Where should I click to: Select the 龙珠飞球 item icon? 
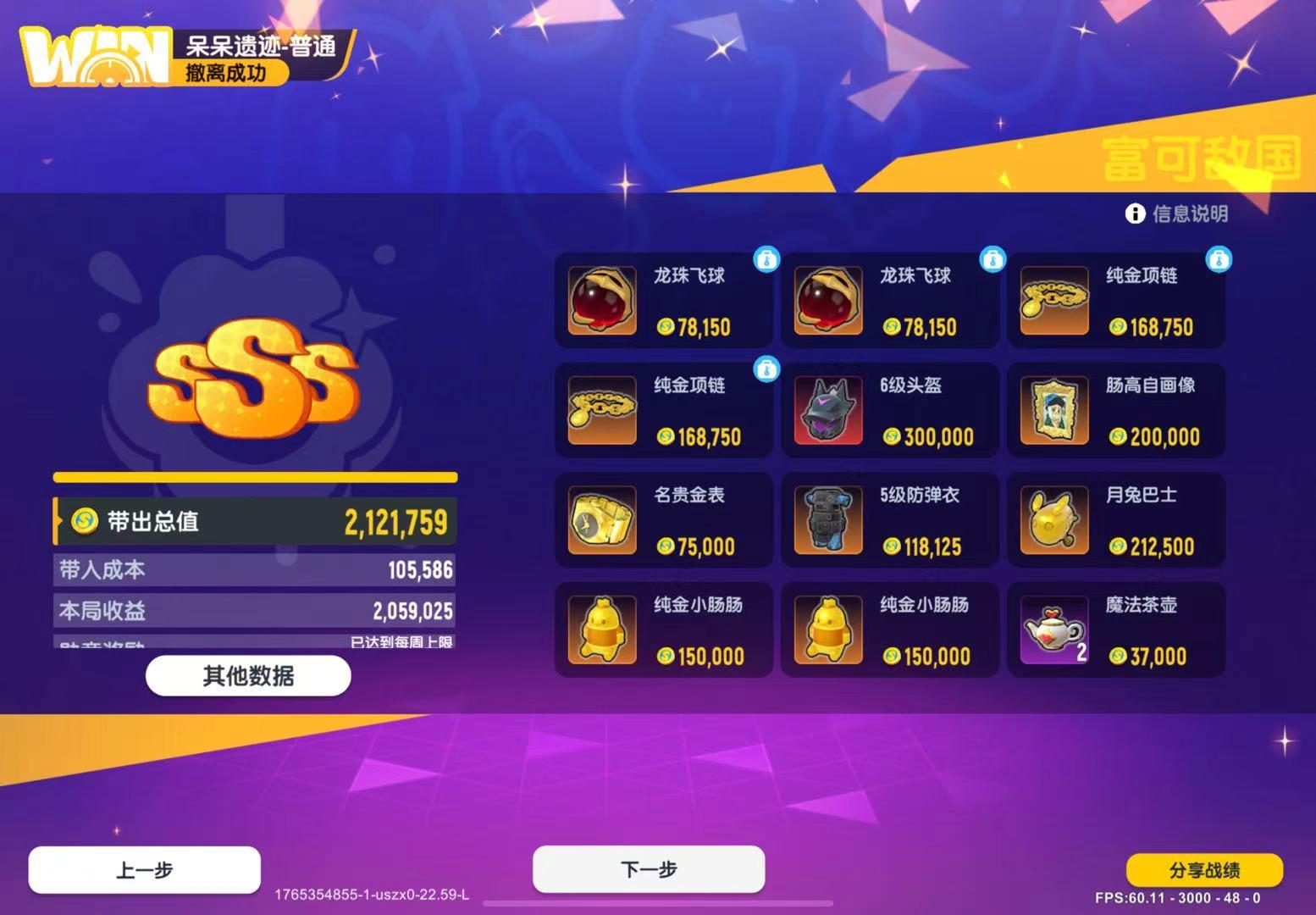point(602,300)
